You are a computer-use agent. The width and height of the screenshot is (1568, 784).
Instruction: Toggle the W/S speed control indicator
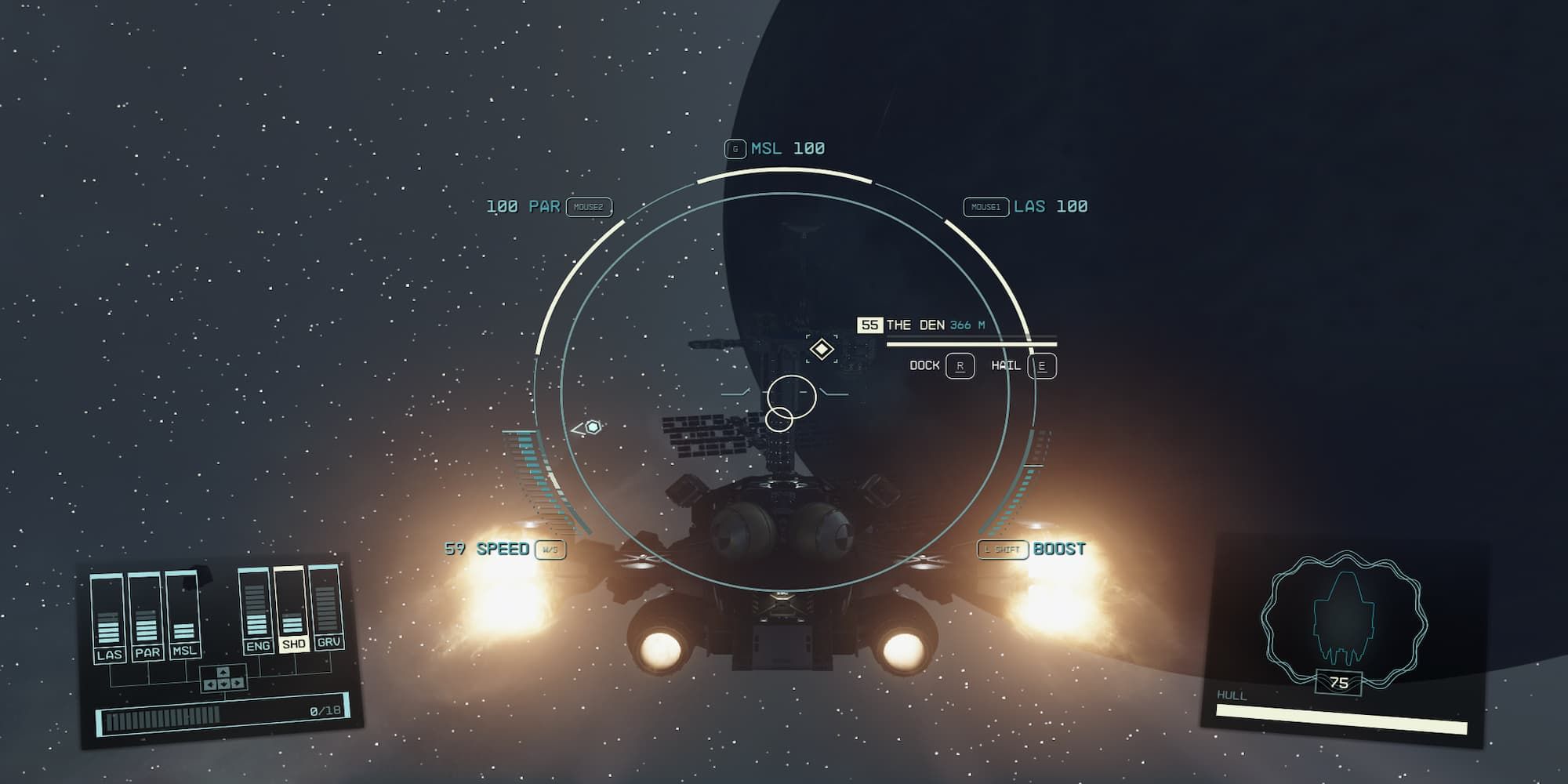(x=549, y=550)
